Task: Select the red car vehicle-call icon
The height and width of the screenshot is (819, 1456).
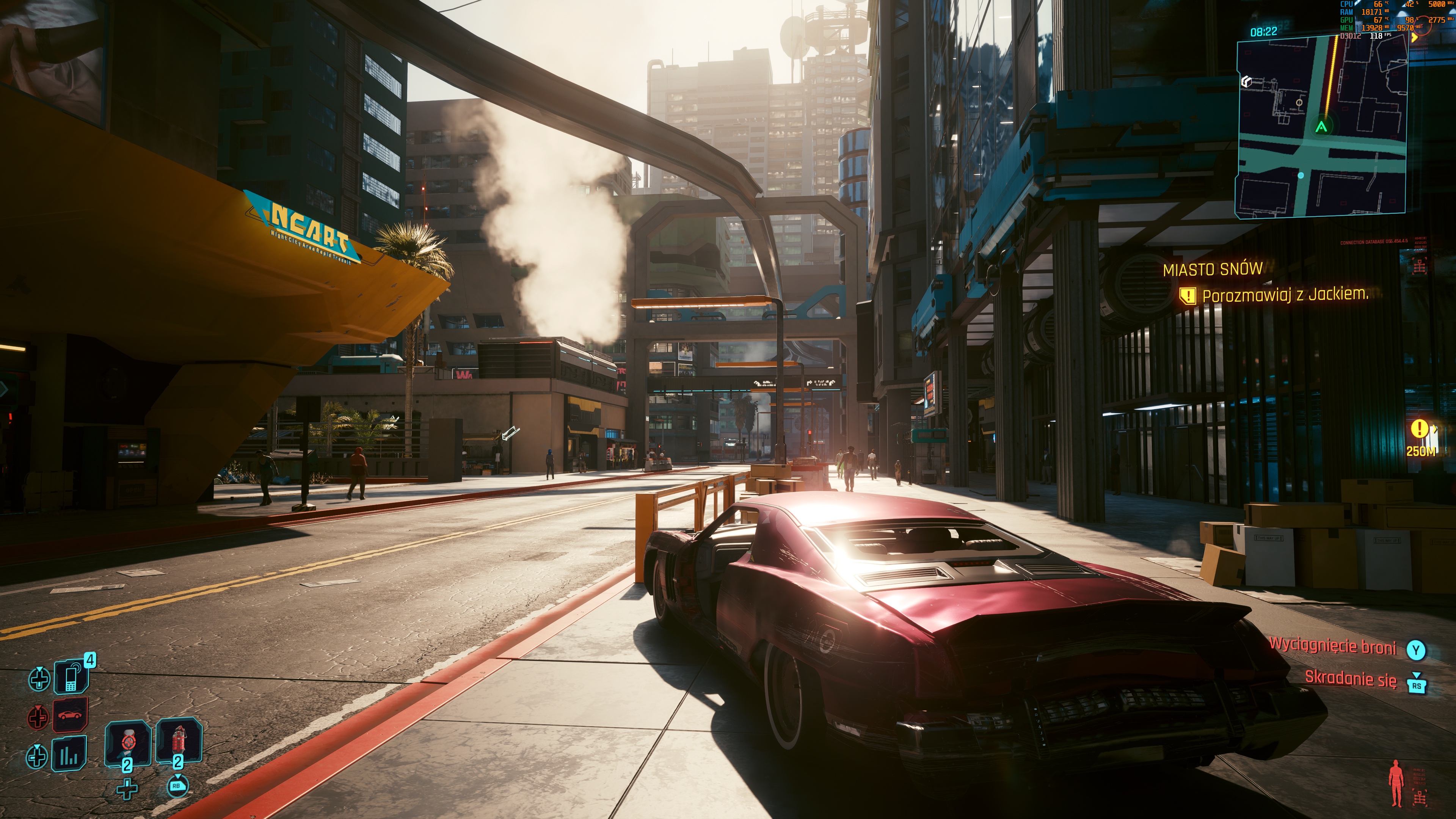Action: (70, 715)
